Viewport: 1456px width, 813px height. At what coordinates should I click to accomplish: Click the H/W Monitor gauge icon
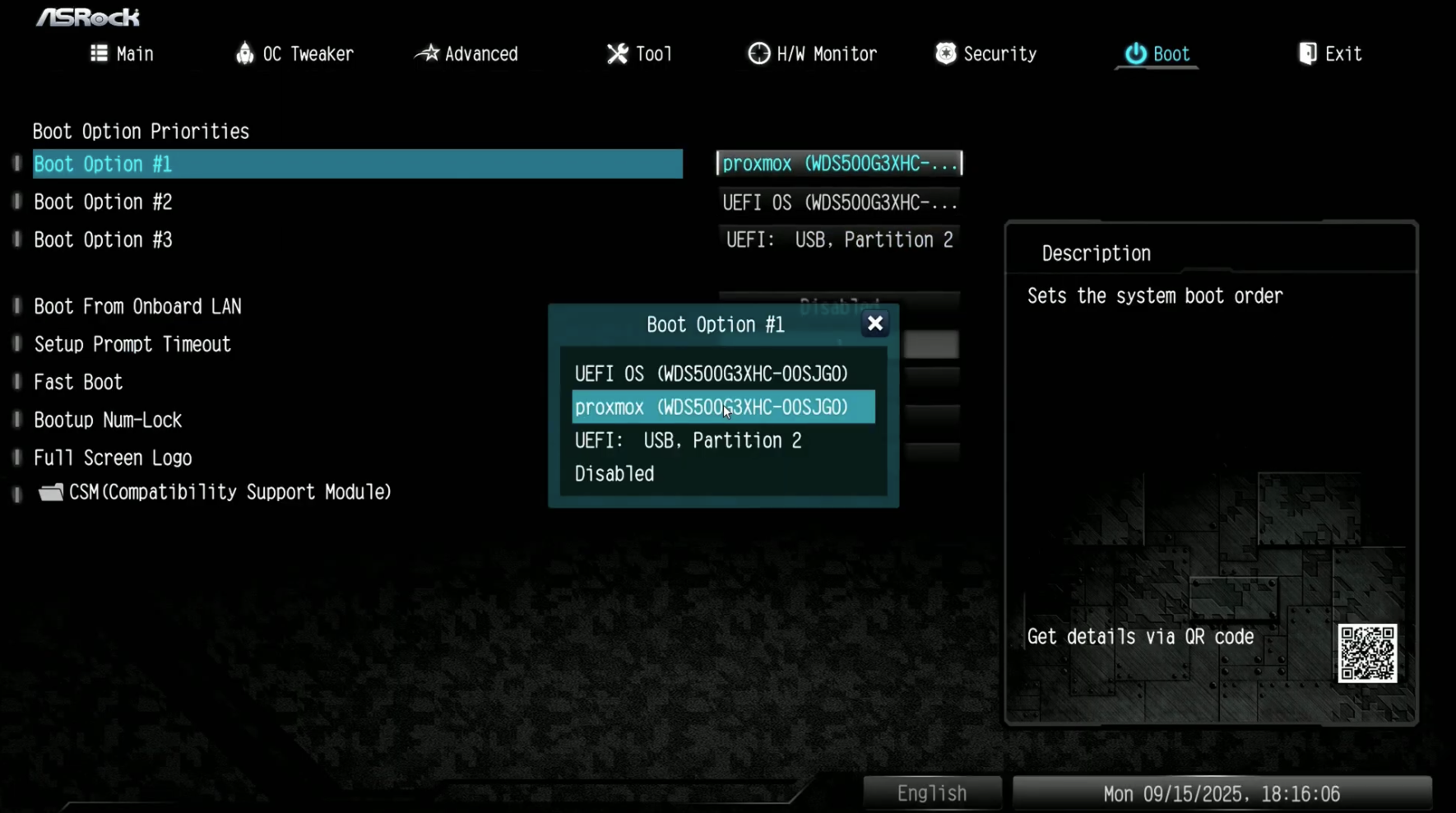758,53
